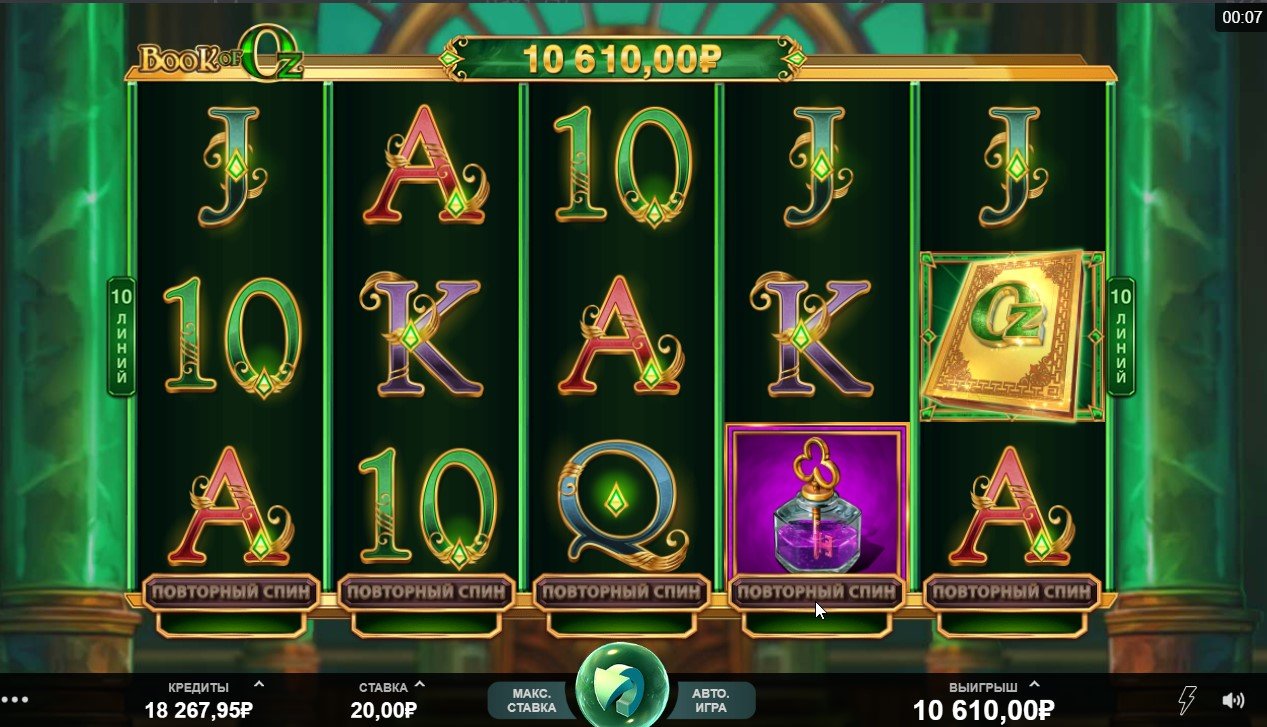Expand the КРЕДИТЫ balance arrow

pyautogui.click(x=259, y=685)
